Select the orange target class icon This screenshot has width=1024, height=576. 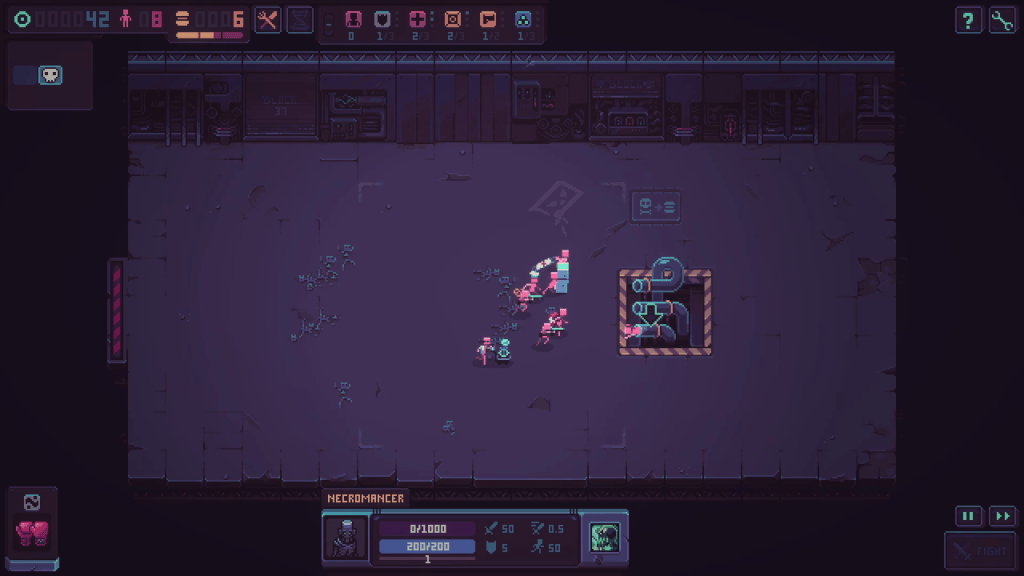(x=453, y=19)
